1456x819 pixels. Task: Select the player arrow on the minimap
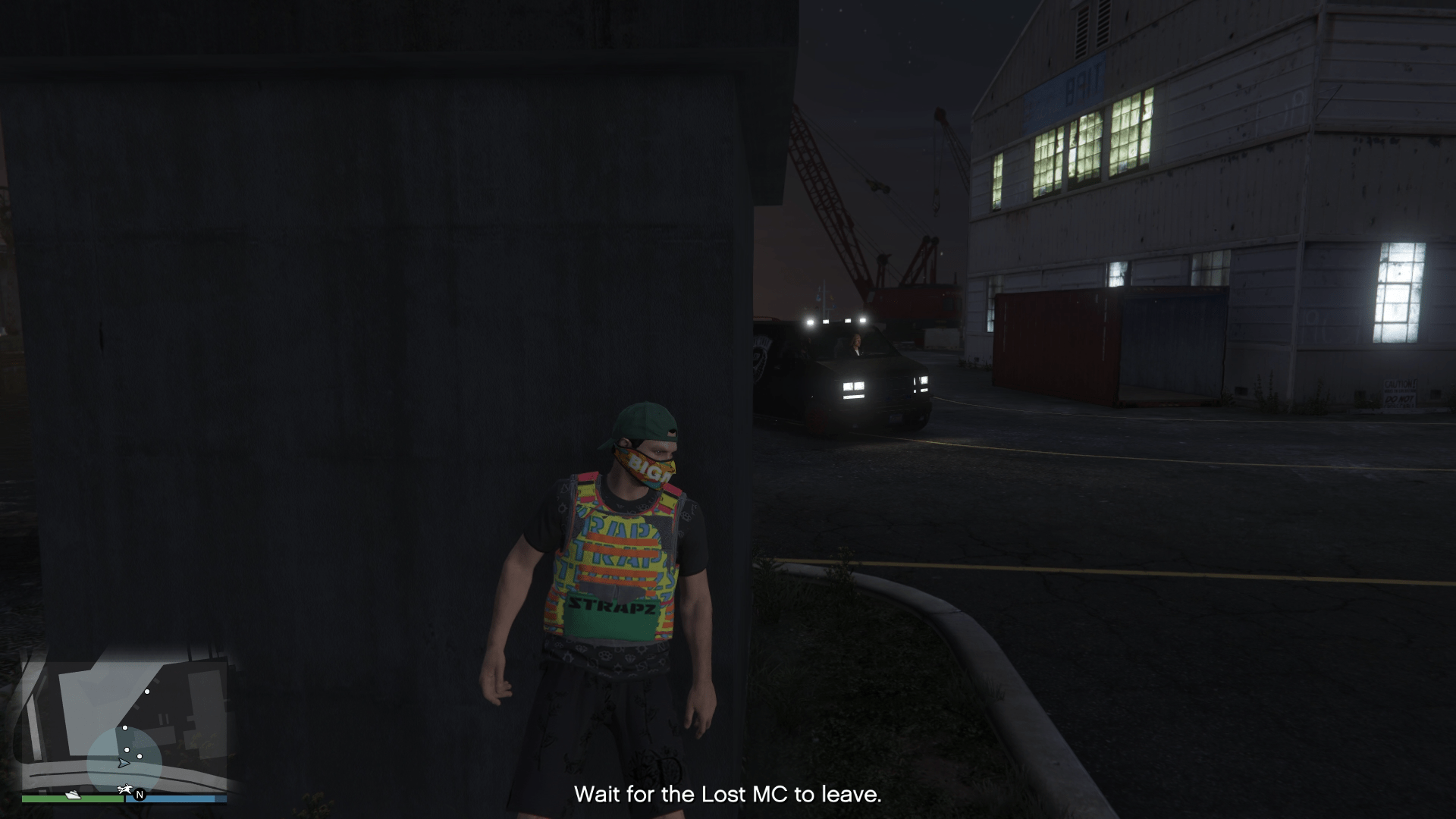(124, 764)
